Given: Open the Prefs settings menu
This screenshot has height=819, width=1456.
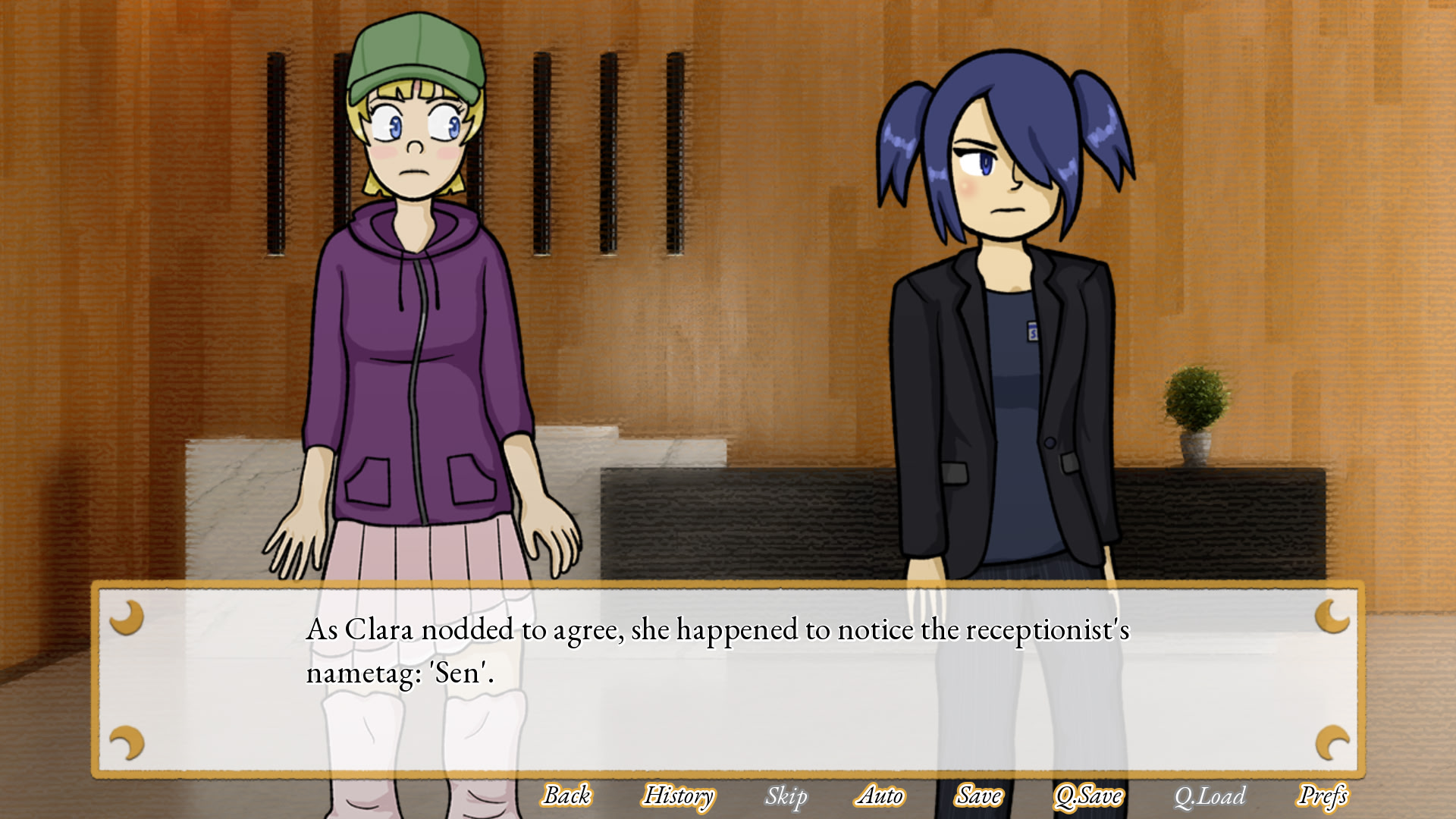Looking at the screenshot, I should [x=1323, y=795].
